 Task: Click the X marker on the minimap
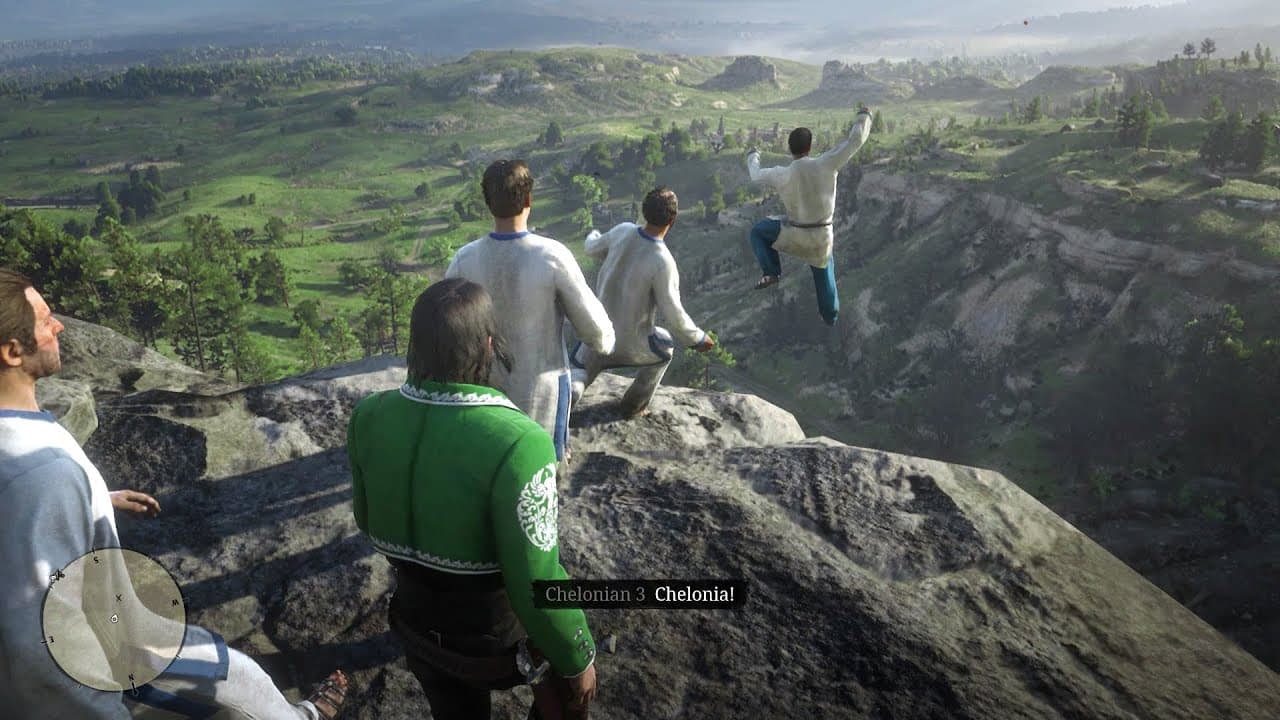pos(118,597)
